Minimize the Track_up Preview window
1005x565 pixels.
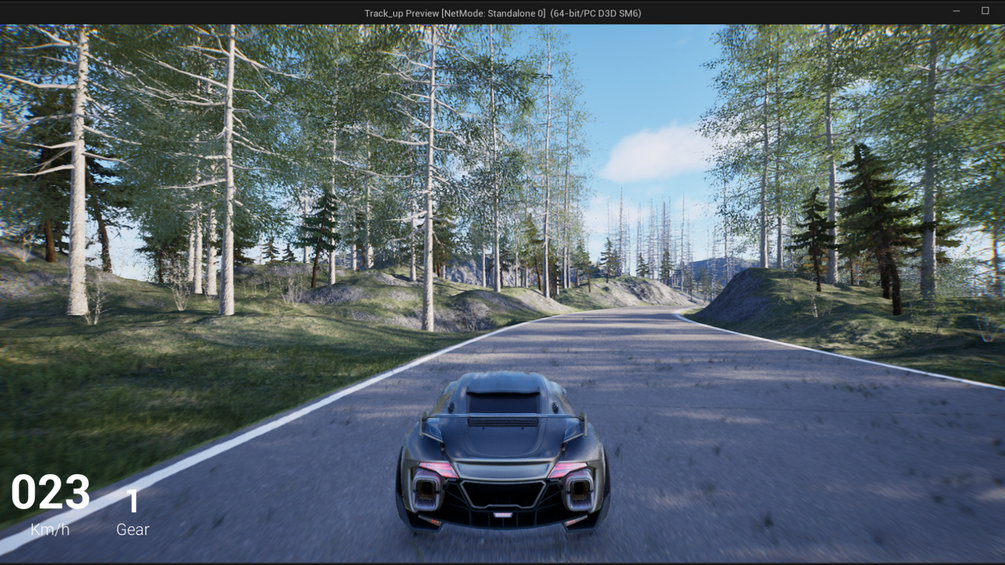click(x=956, y=11)
